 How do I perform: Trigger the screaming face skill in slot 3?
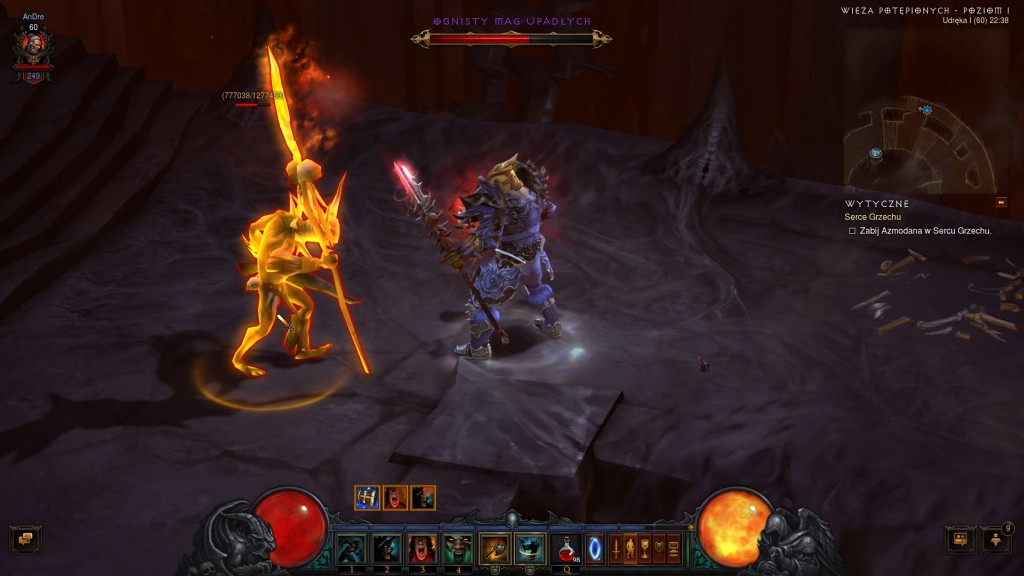point(422,549)
